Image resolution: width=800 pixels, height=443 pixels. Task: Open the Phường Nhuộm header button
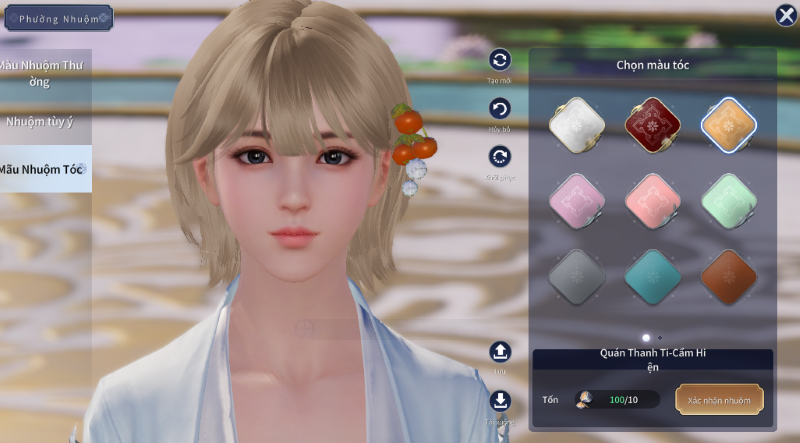(x=57, y=18)
